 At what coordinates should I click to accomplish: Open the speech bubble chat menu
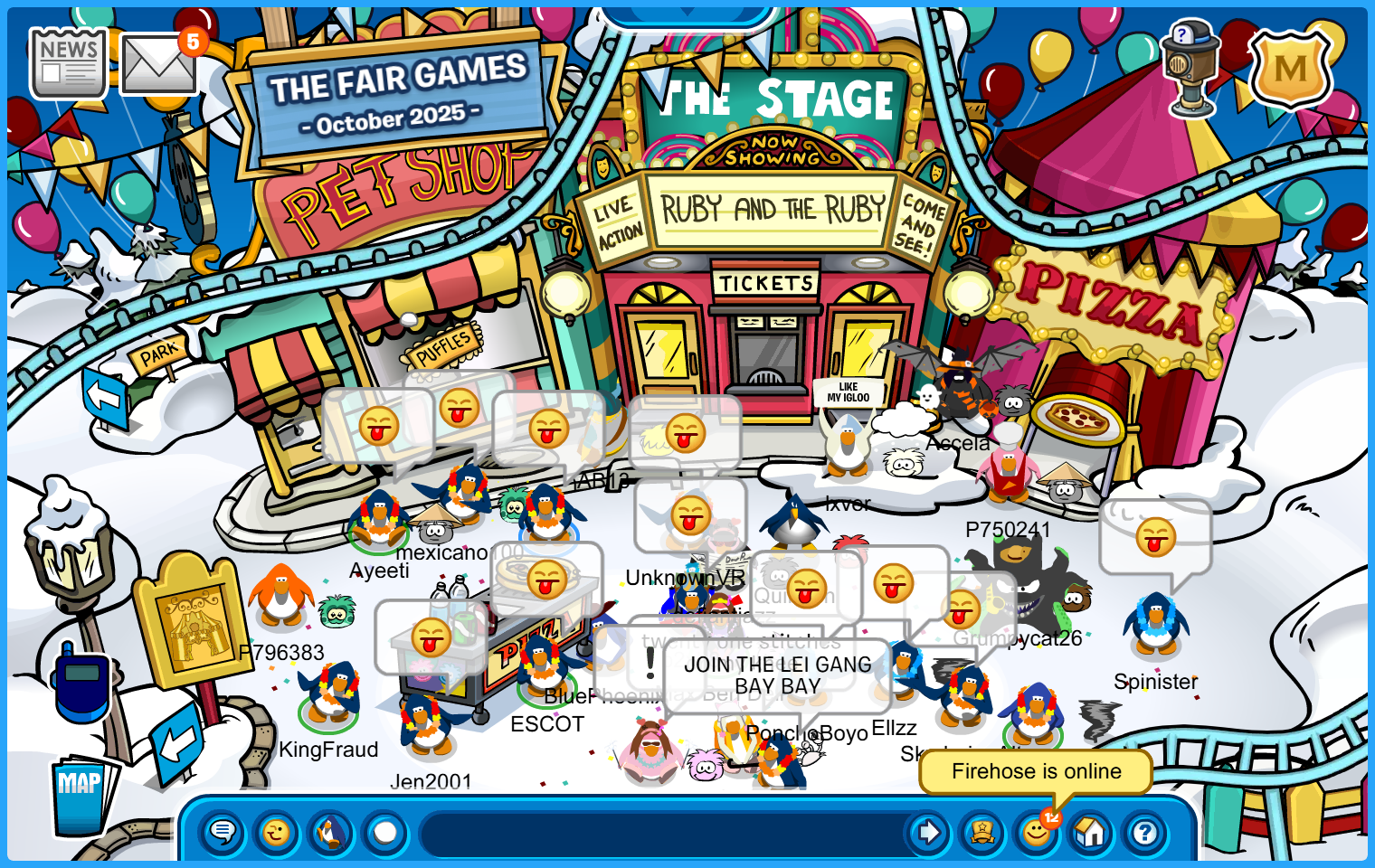(223, 832)
